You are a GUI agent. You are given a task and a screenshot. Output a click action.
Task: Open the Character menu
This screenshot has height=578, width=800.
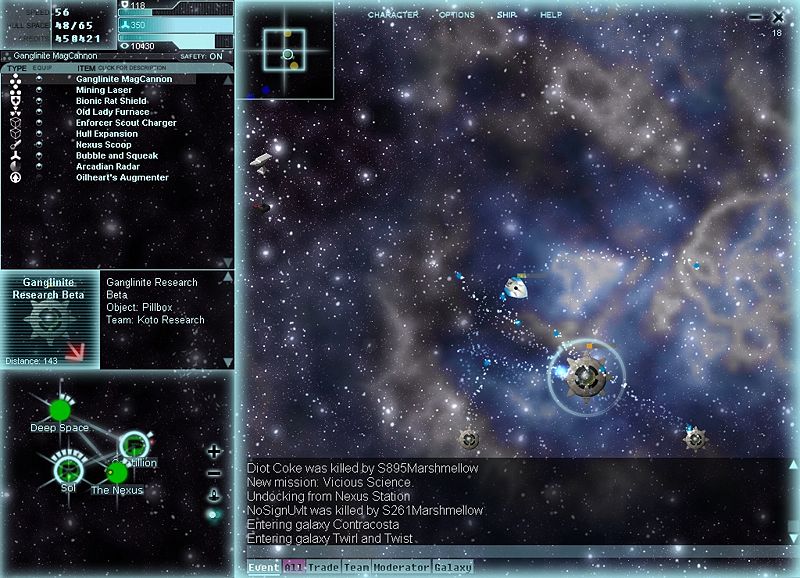click(393, 16)
